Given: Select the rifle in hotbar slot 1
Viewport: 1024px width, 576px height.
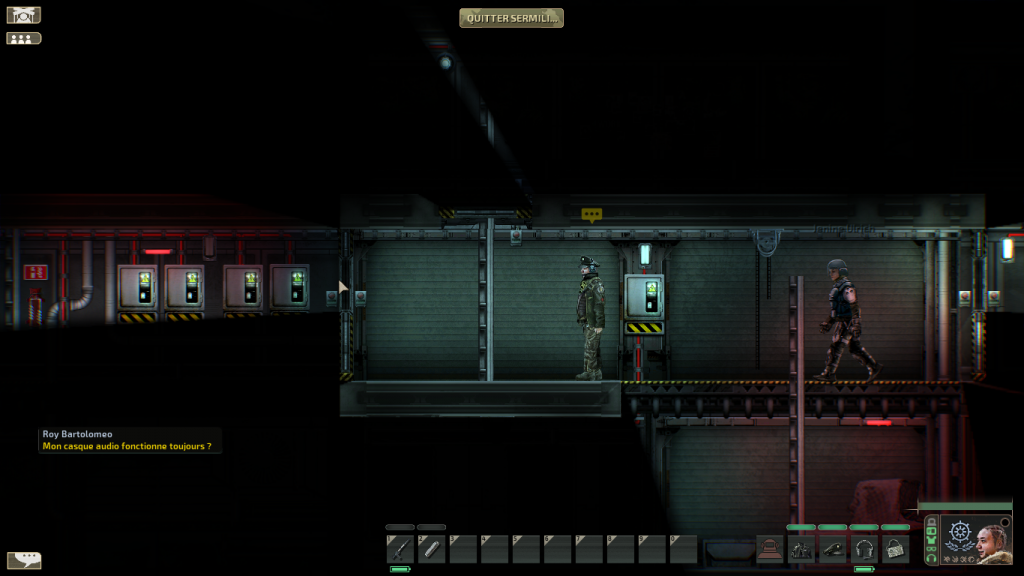Looking at the screenshot, I should pyautogui.click(x=400, y=548).
